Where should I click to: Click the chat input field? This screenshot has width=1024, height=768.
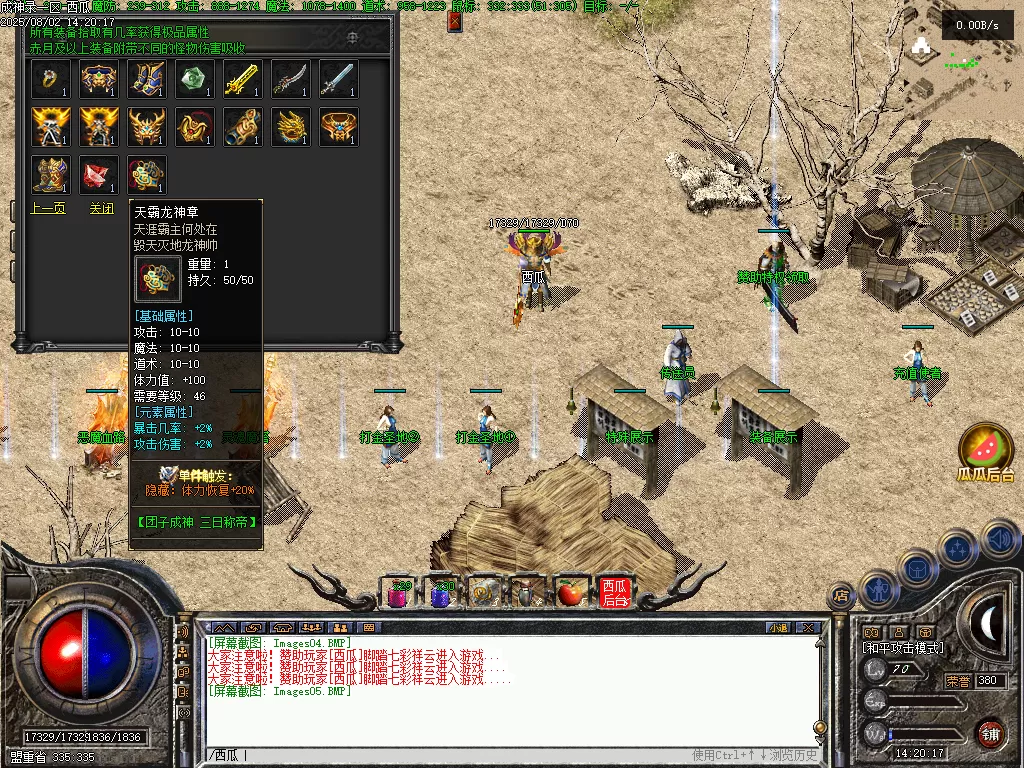click(x=450, y=755)
